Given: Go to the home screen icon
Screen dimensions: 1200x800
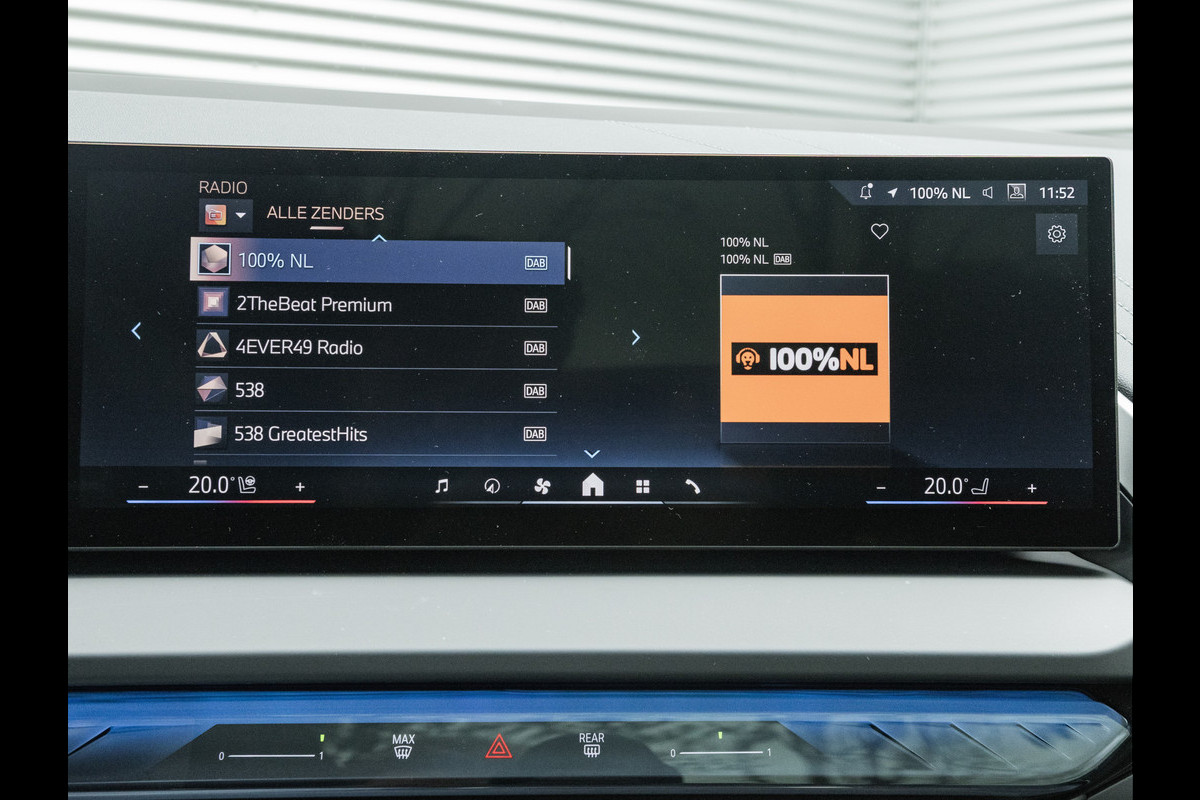Looking at the screenshot, I should click(x=592, y=486).
